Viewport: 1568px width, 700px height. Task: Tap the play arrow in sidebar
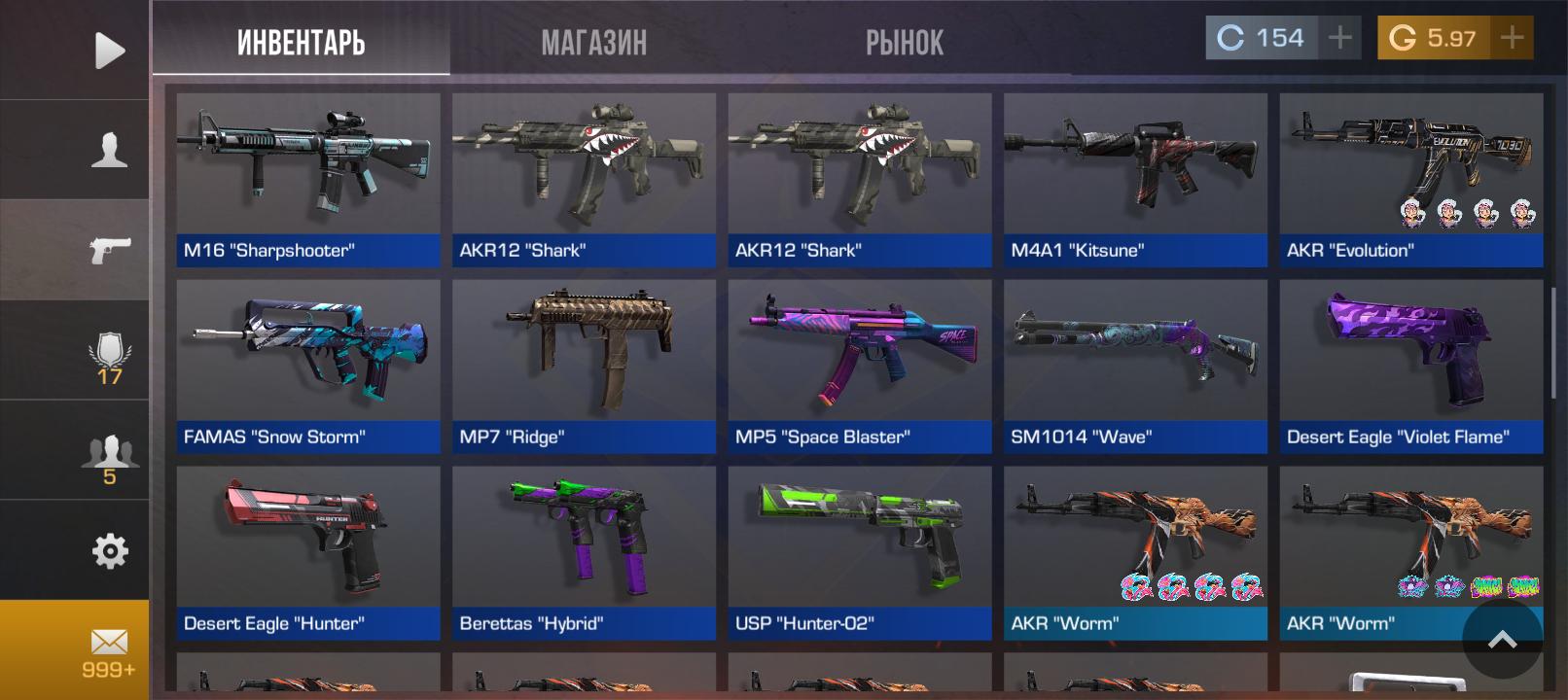[x=109, y=51]
